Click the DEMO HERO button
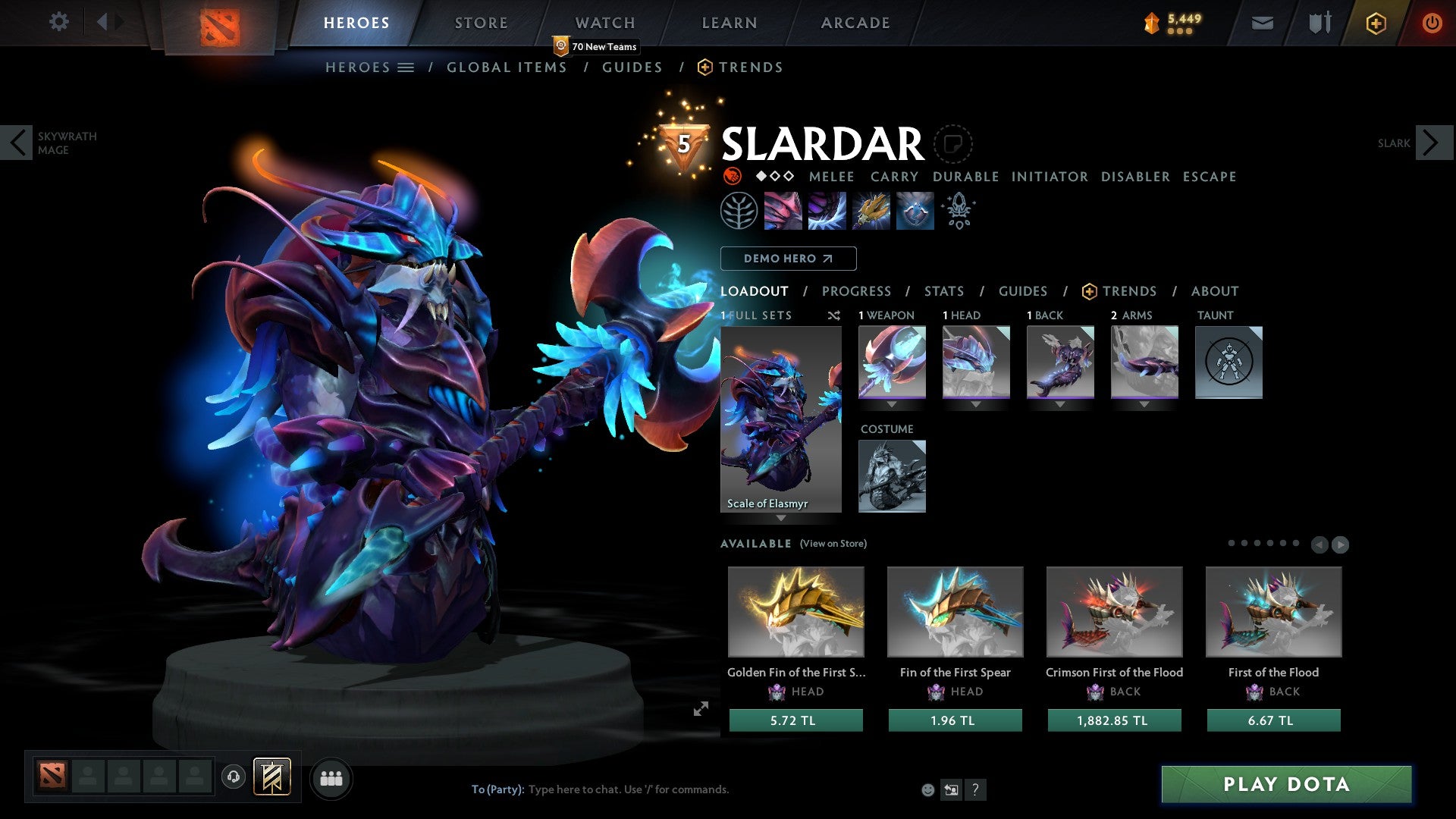1456x819 pixels. [x=789, y=259]
